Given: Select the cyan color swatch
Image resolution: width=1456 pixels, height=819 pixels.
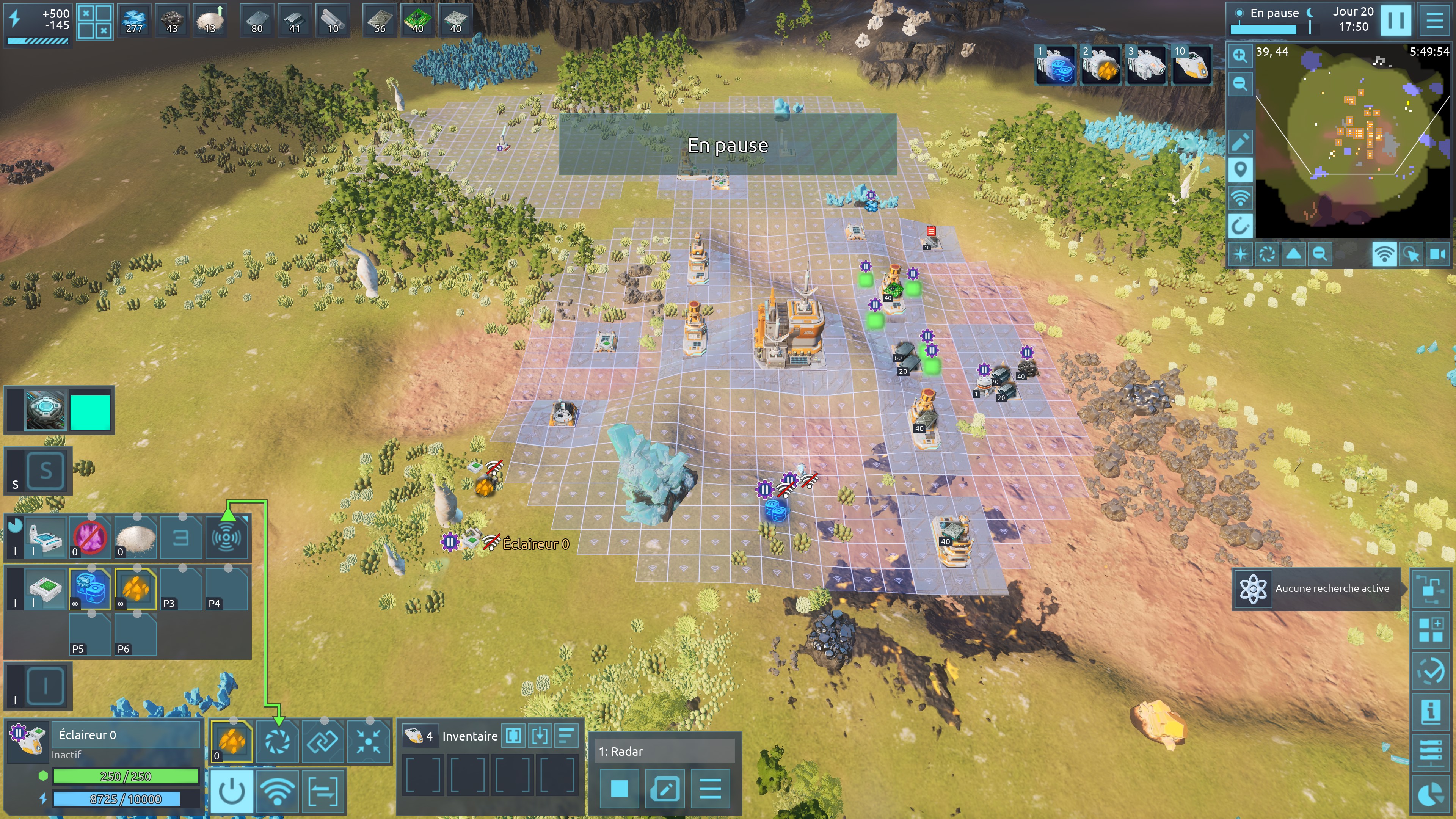Looking at the screenshot, I should point(90,412).
